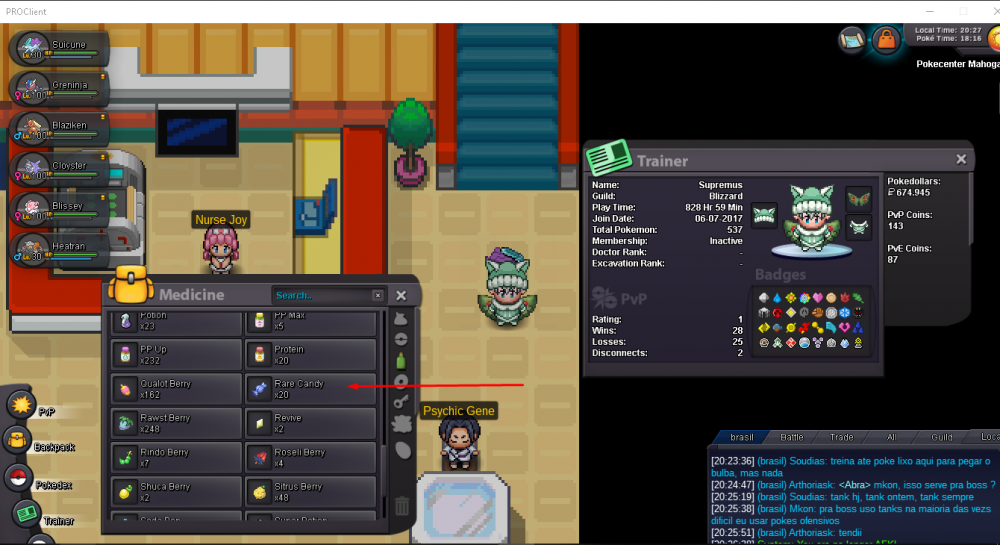Choose the Rawst Berry slot
This screenshot has width=1000, height=545.
click(x=176, y=422)
